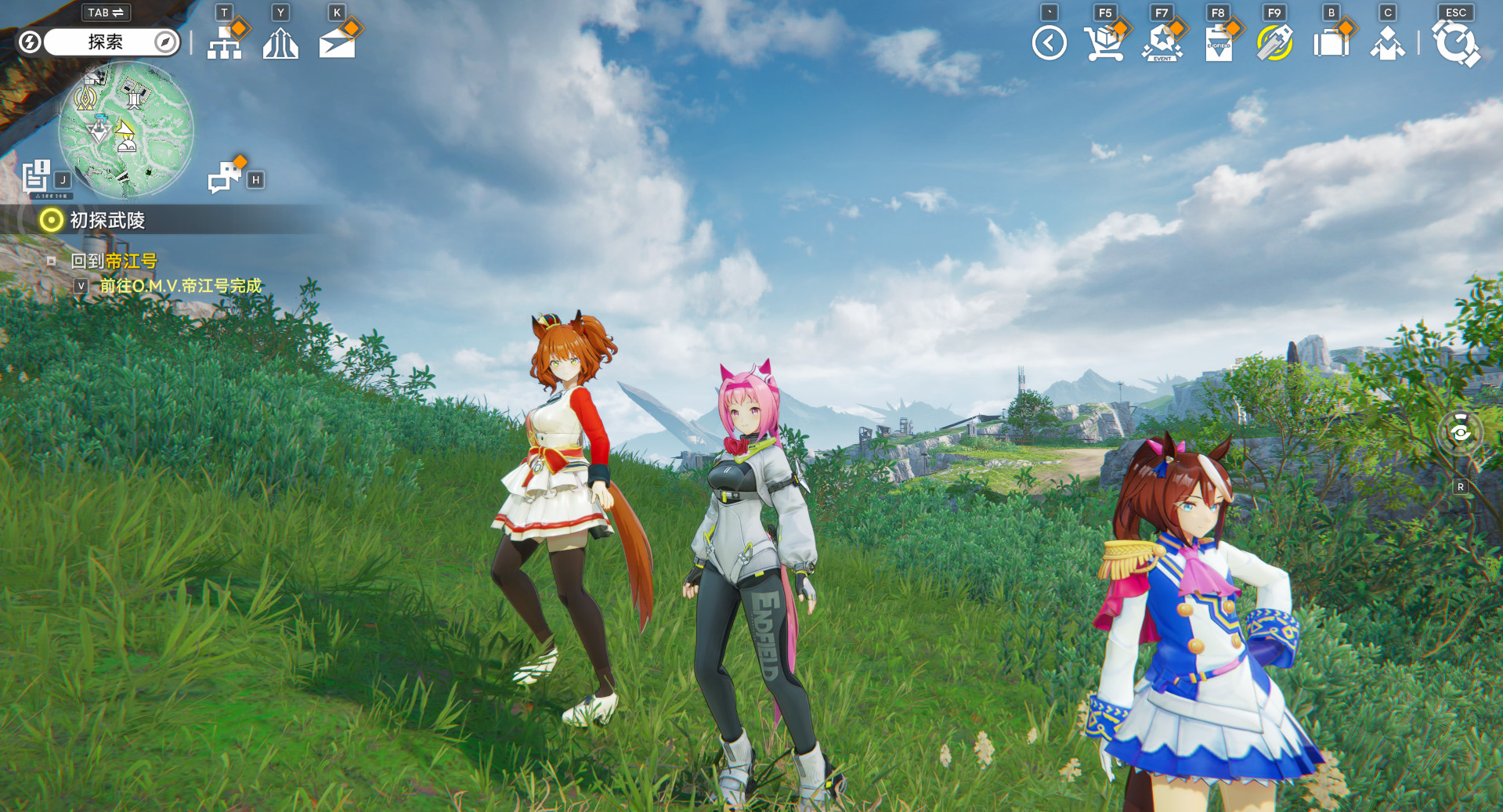The height and width of the screenshot is (812, 1503).
Task: Open the three-arrows building icon
Action: pyautogui.click(x=280, y=43)
